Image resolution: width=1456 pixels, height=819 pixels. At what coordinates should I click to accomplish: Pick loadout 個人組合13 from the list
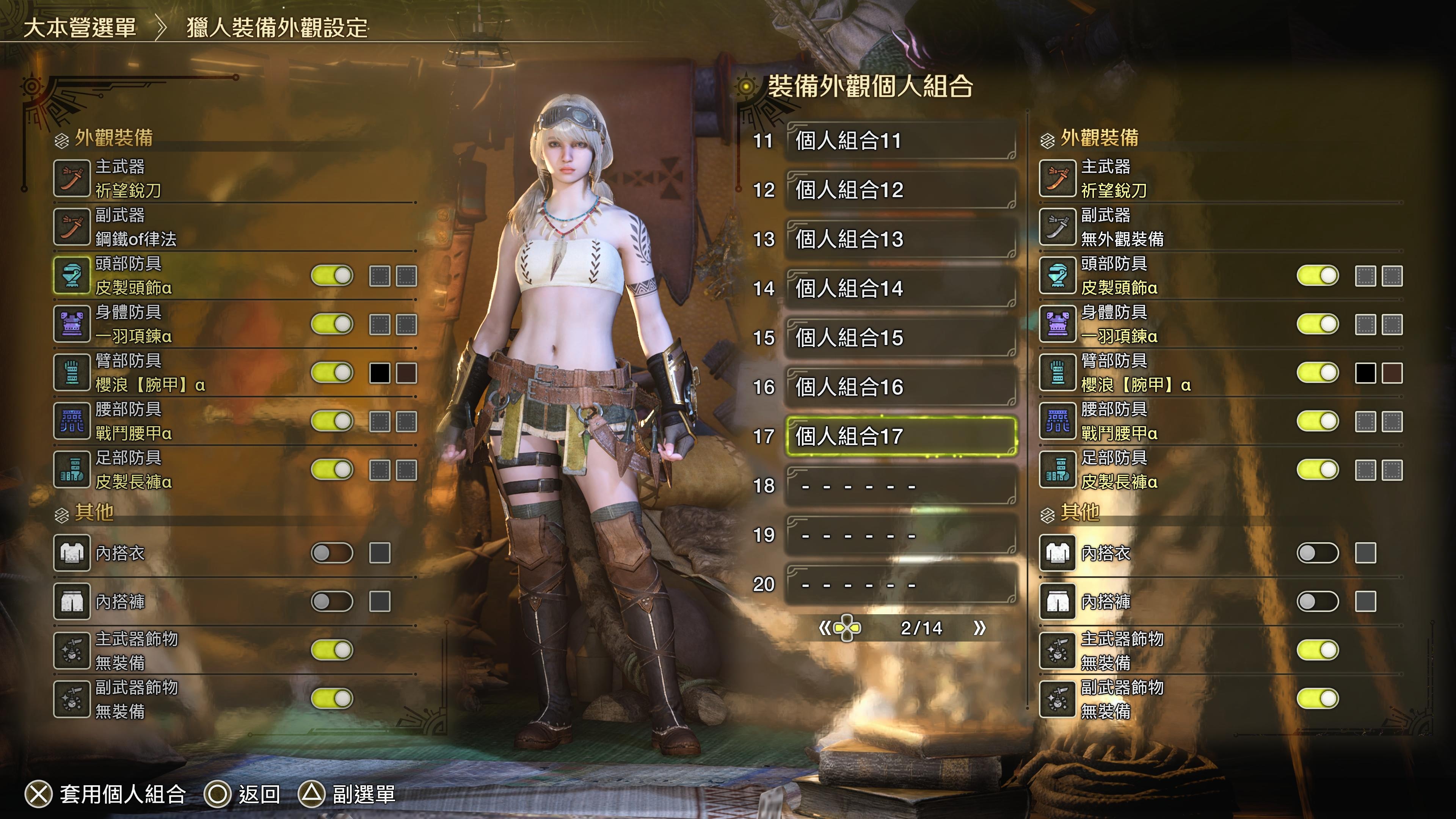(x=901, y=239)
